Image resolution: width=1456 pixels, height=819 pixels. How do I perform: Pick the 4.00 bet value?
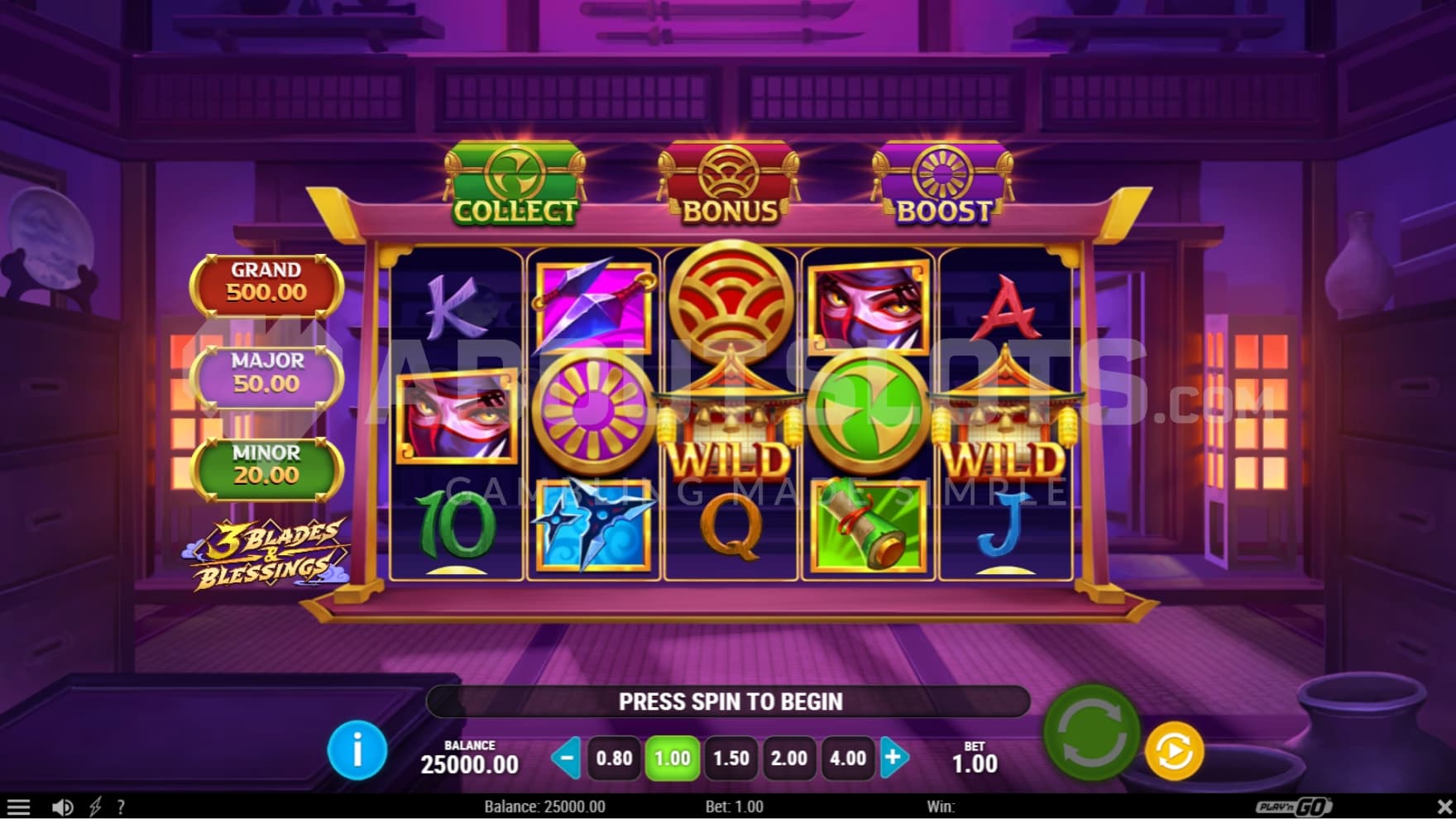point(847,758)
